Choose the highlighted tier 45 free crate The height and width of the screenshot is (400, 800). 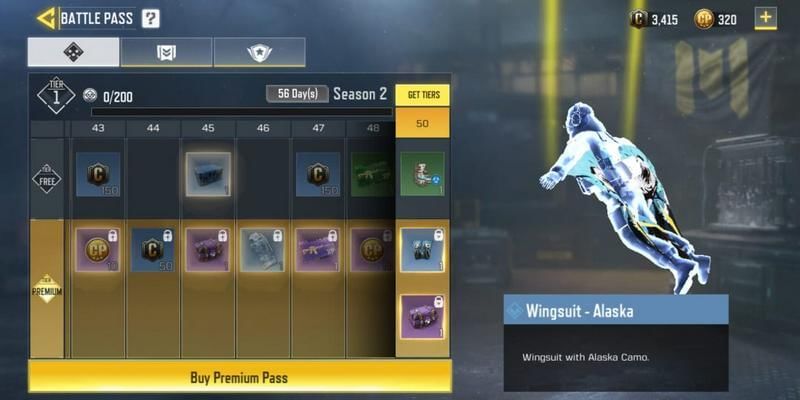tap(208, 175)
